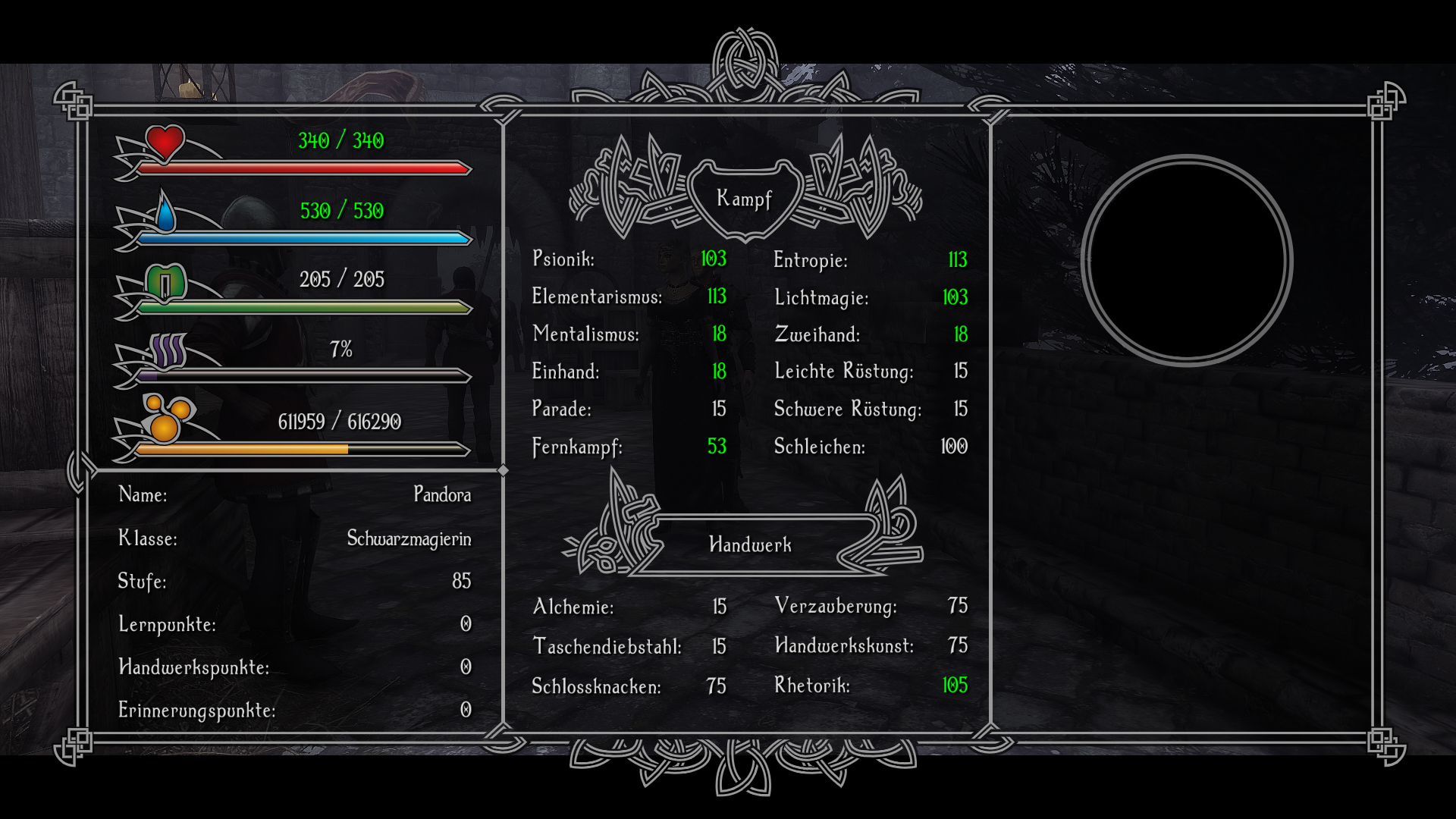1456x819 pixels.
Task: Click the Kampf section header
Action: 744,199
